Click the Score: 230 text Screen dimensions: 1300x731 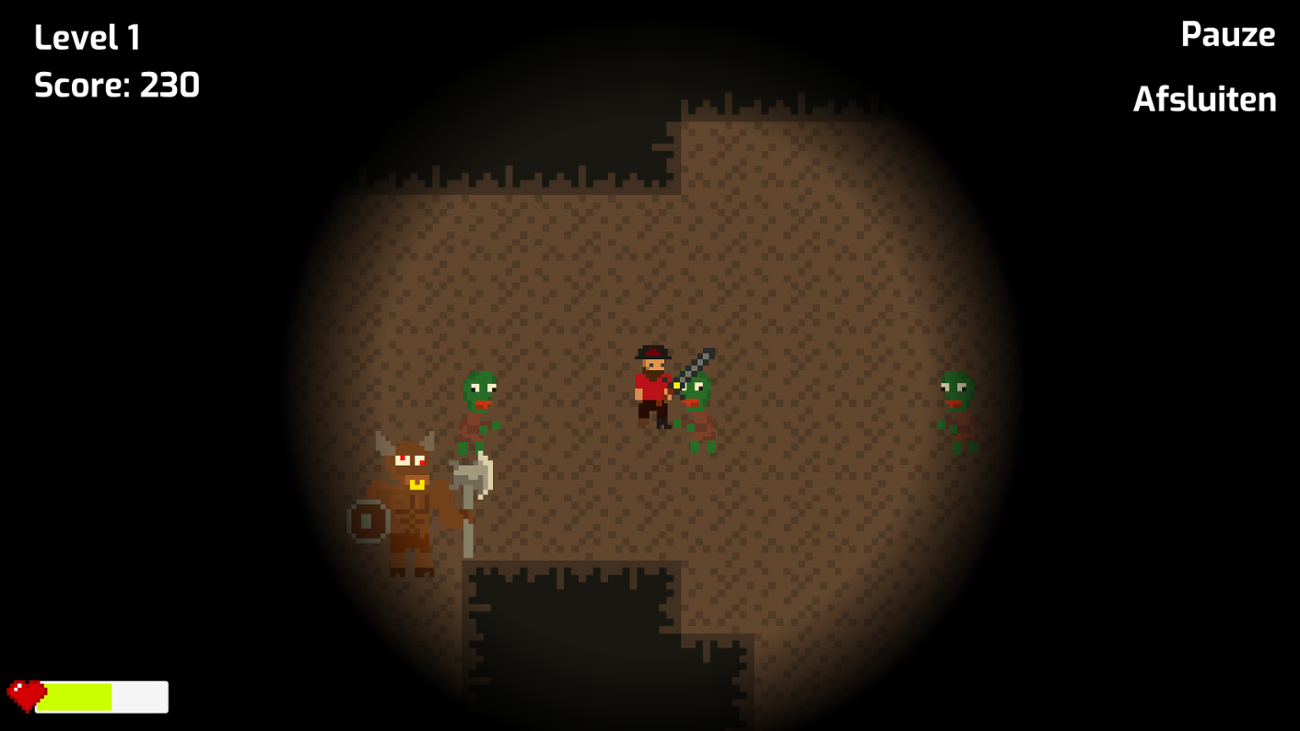pyautogui.click(x=116, y=85)
